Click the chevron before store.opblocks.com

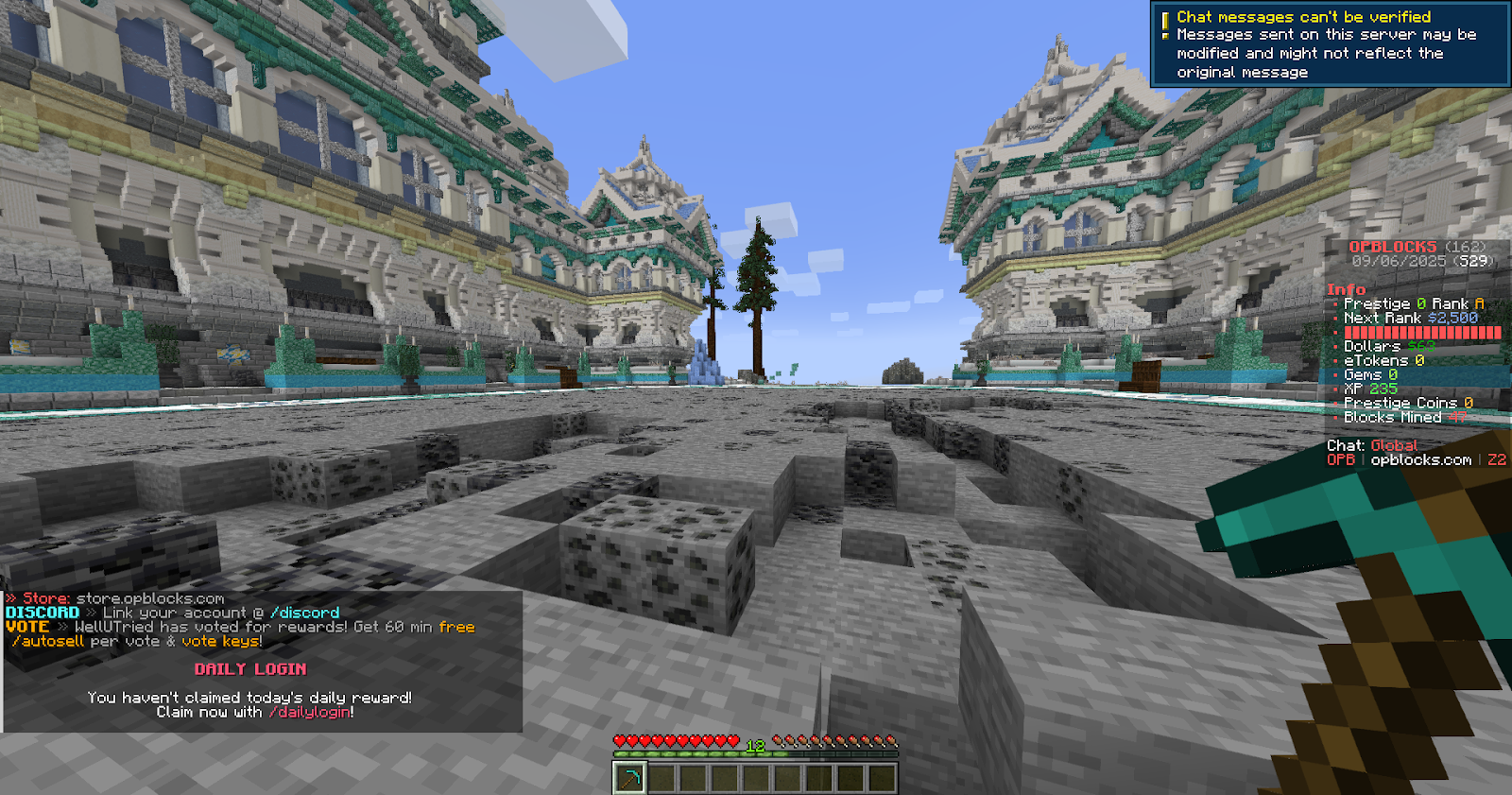9,598
